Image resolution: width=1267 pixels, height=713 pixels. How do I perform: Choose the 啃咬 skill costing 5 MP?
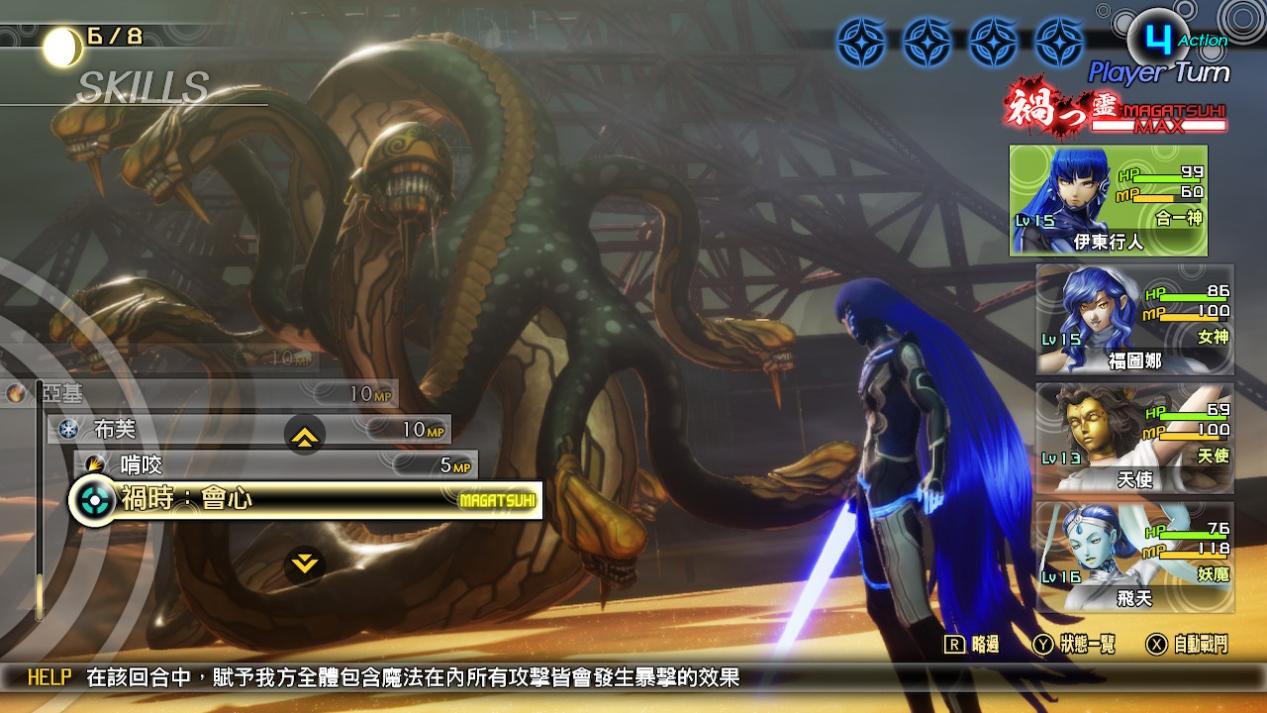point(275,465)
